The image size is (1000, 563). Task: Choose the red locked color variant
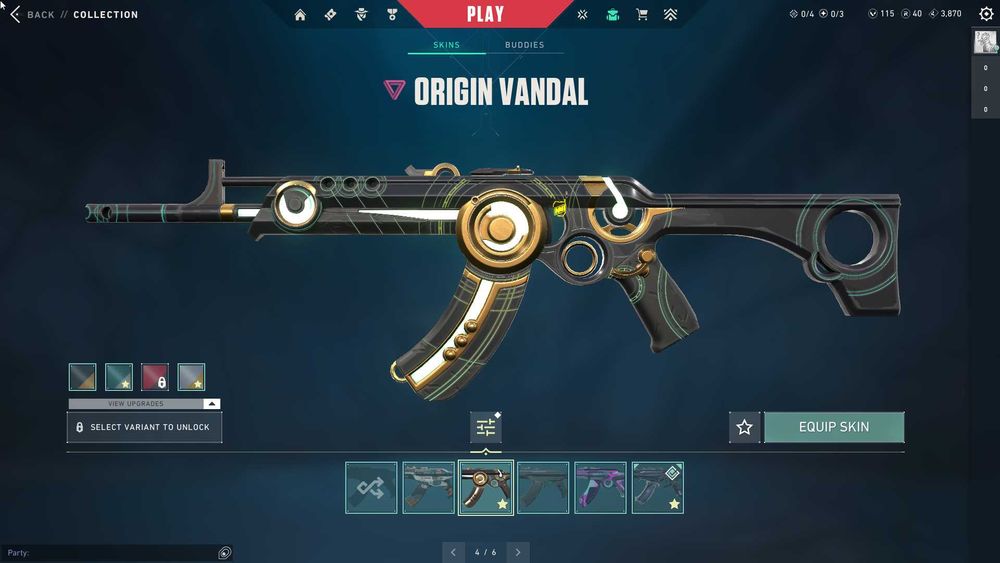click(x=155, y=377)
